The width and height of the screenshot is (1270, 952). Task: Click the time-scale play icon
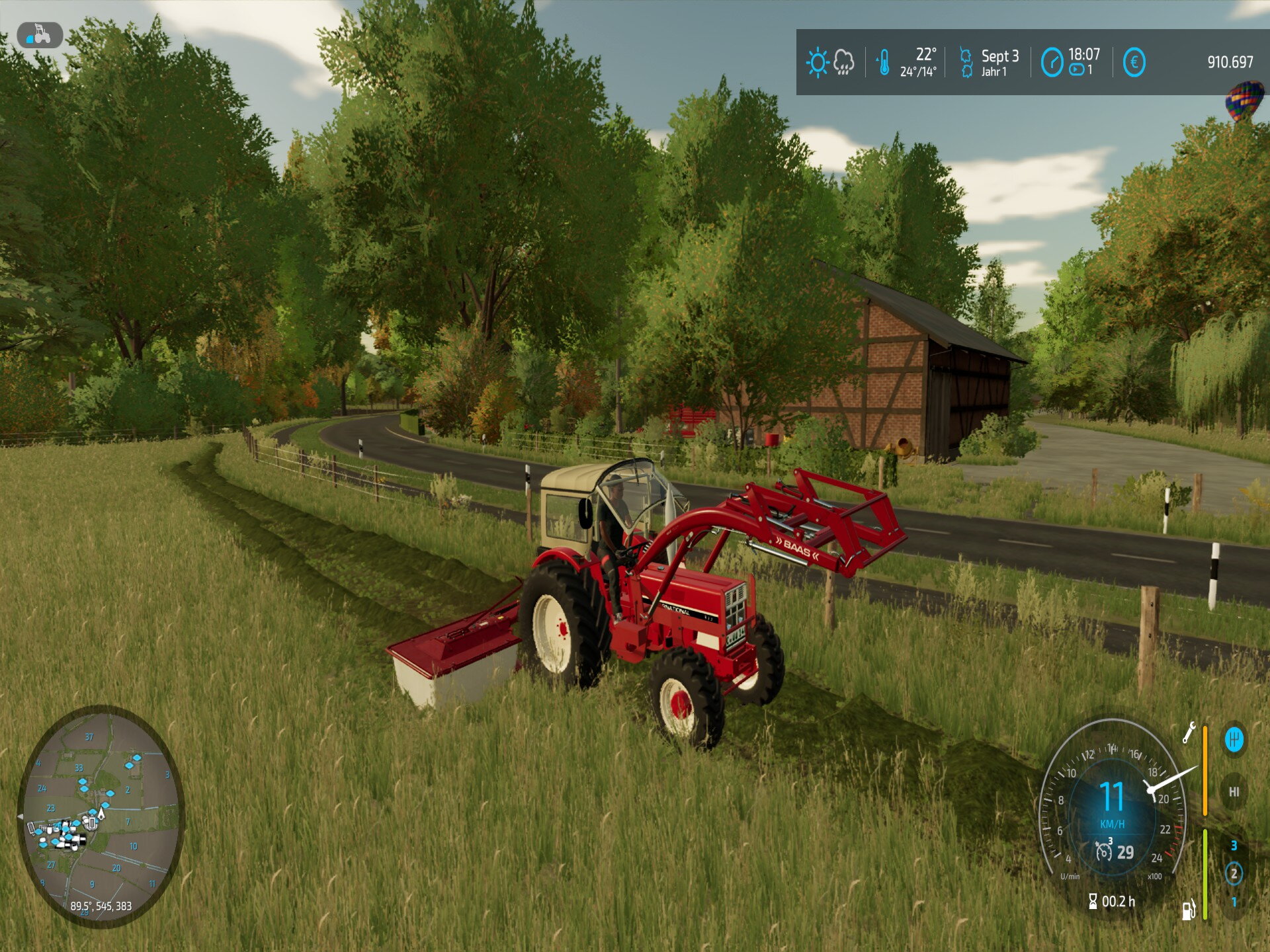click(x=1076, y=70)
